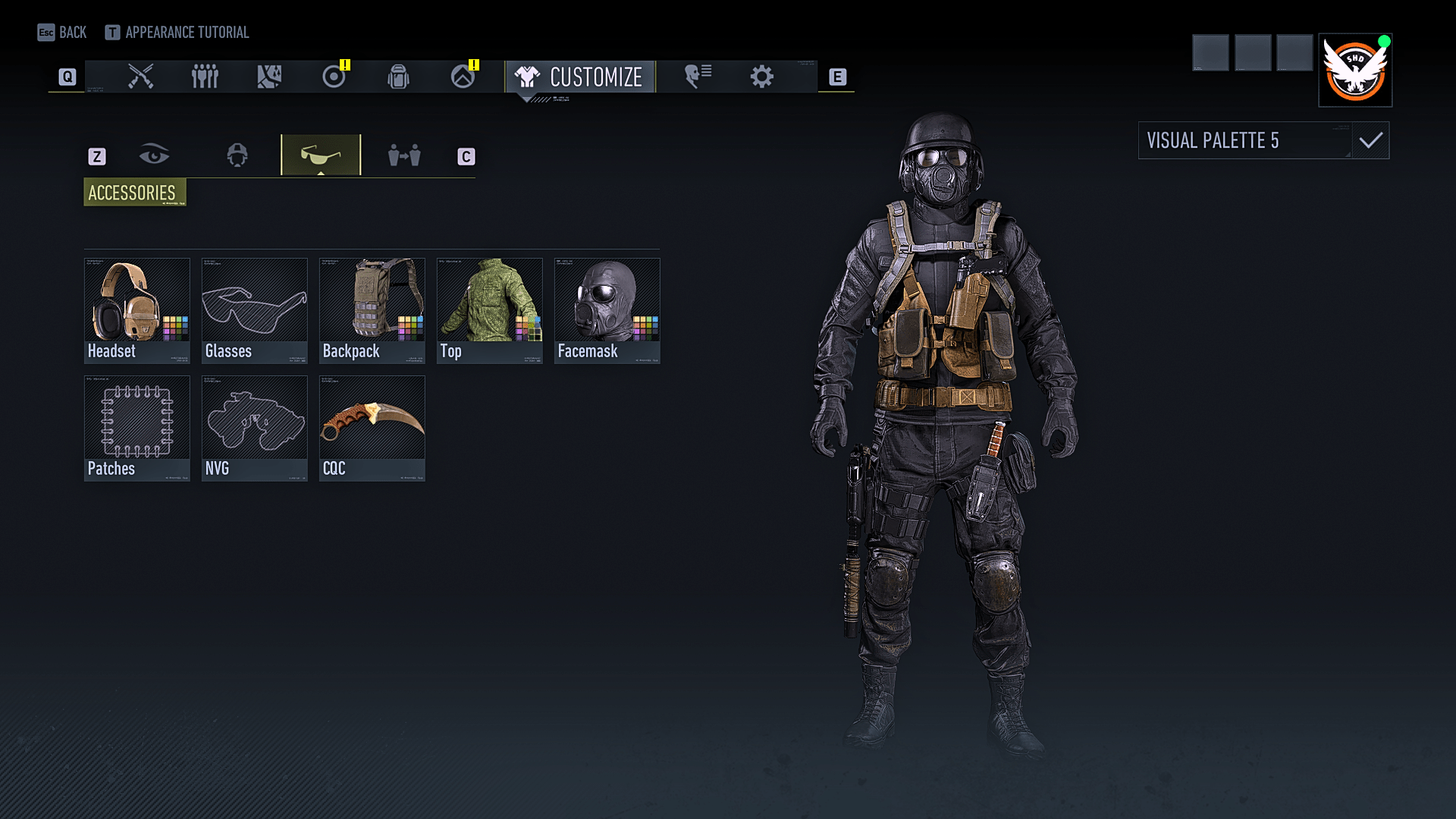Switch to the squad figures tab
This screenshot has width=1456, height=819.
[x=205, y=77]
